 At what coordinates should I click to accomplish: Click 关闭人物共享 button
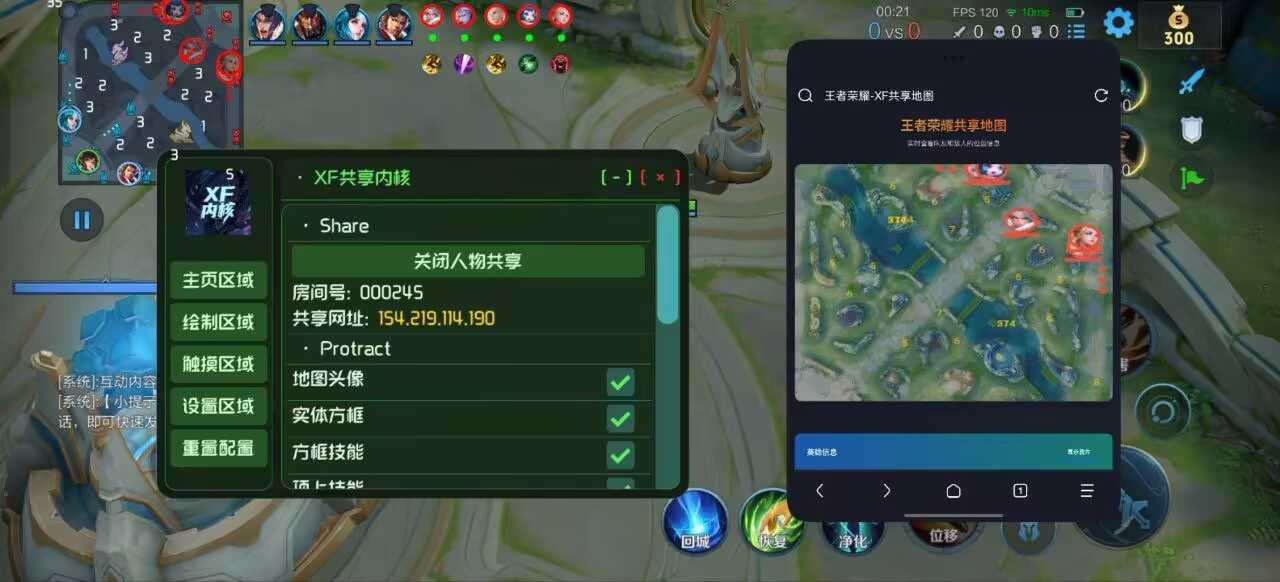coord(468,261)
